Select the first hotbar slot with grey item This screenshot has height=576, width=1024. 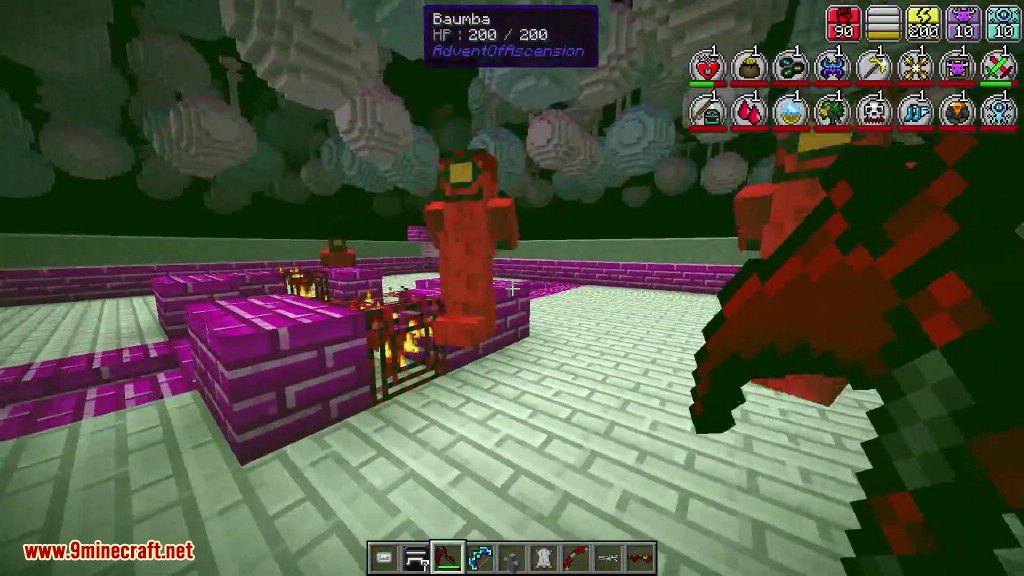coord(384,557)
